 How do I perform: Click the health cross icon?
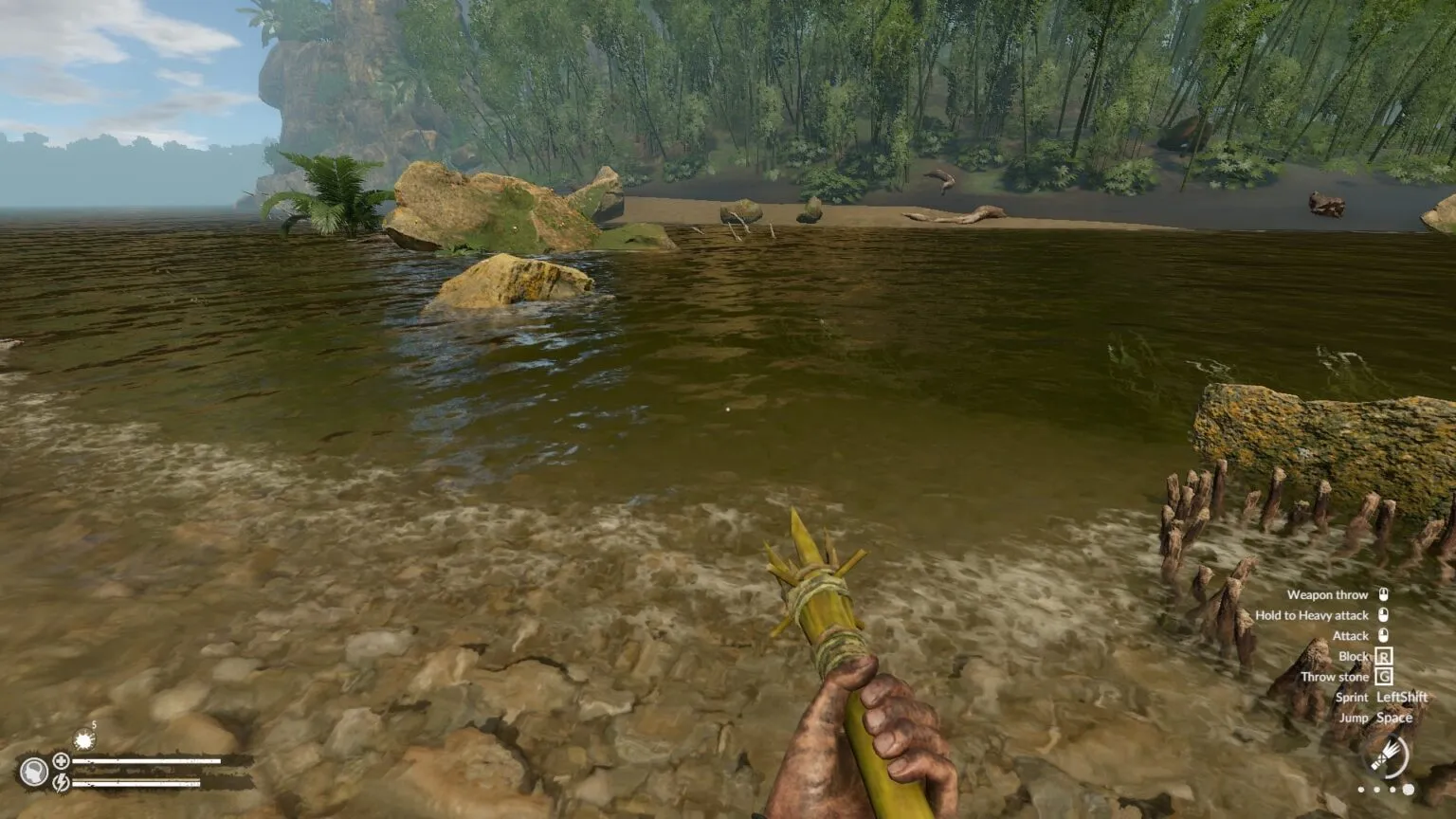61,761
